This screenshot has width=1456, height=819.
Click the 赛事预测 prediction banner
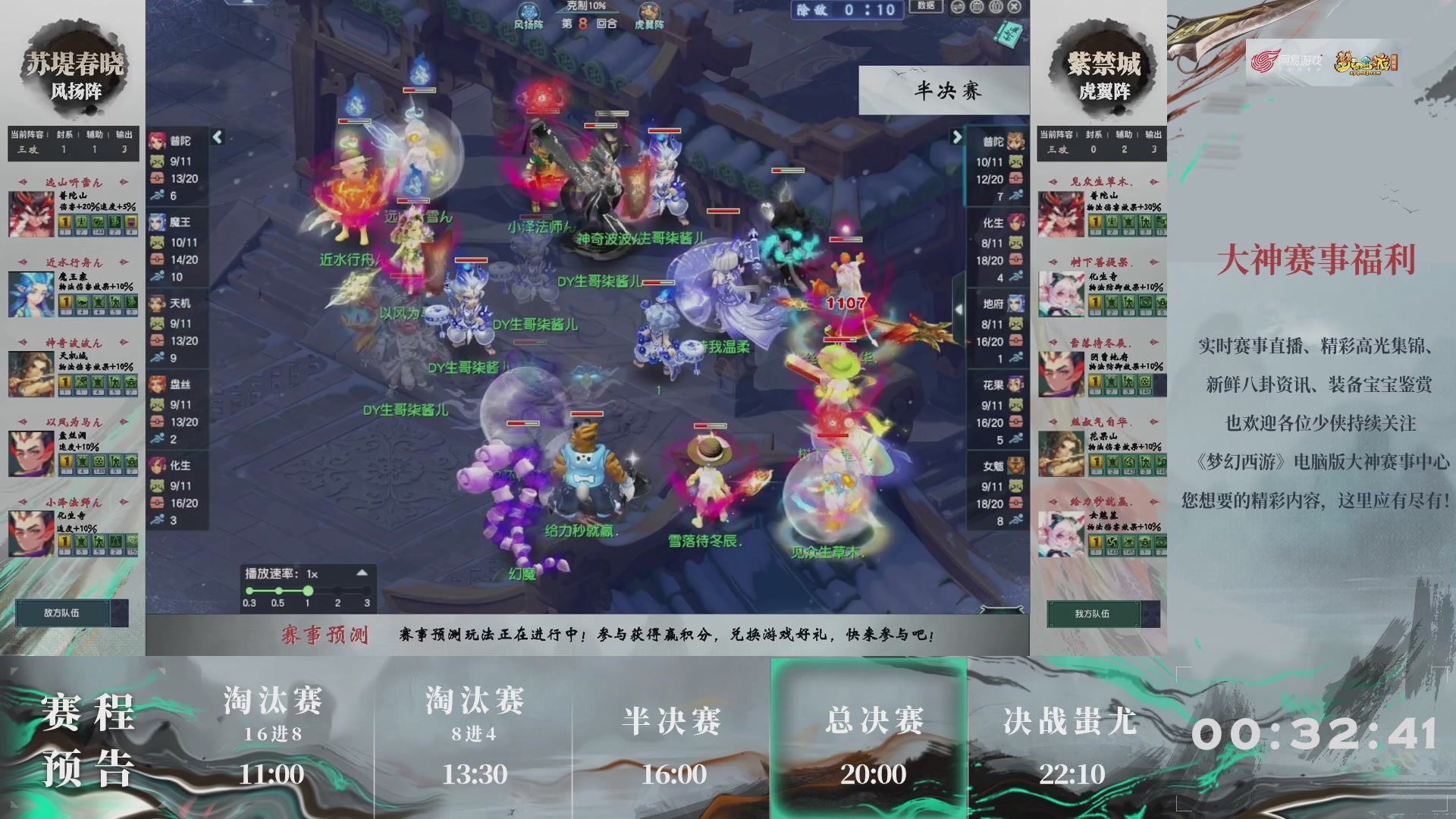coord(326,638)
